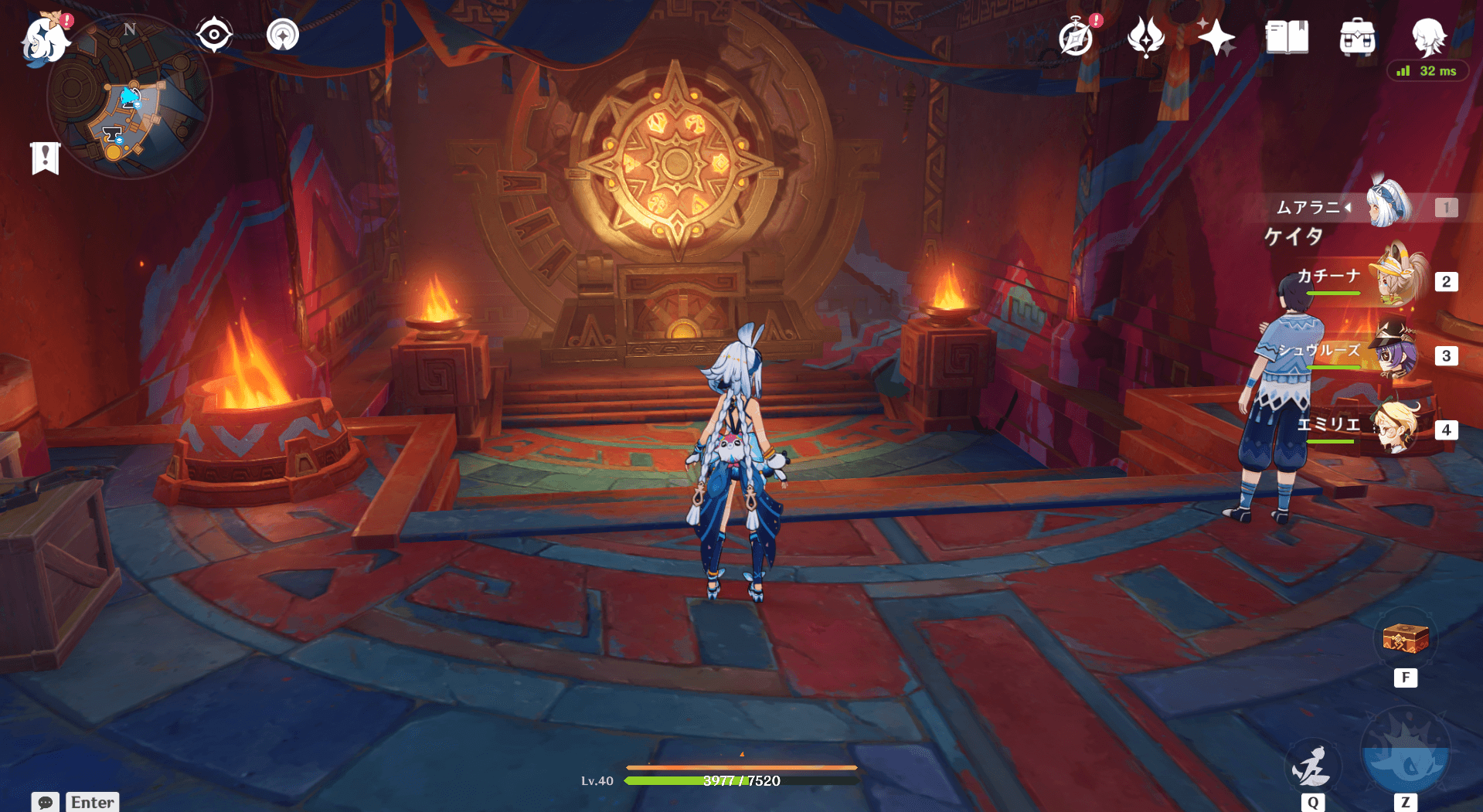Open the chat box
1483x812 pixels.
(46, 802)
